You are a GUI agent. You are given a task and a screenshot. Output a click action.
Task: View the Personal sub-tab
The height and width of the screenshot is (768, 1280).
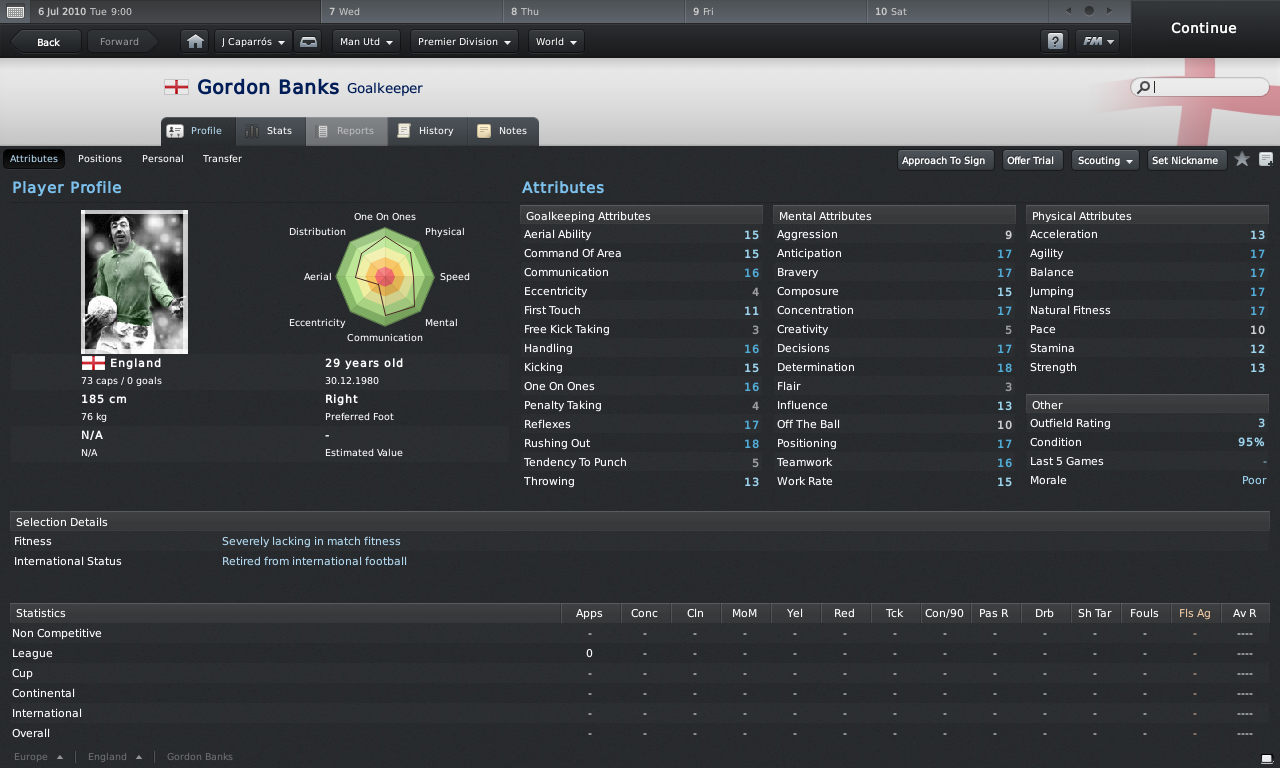(163, 159)
